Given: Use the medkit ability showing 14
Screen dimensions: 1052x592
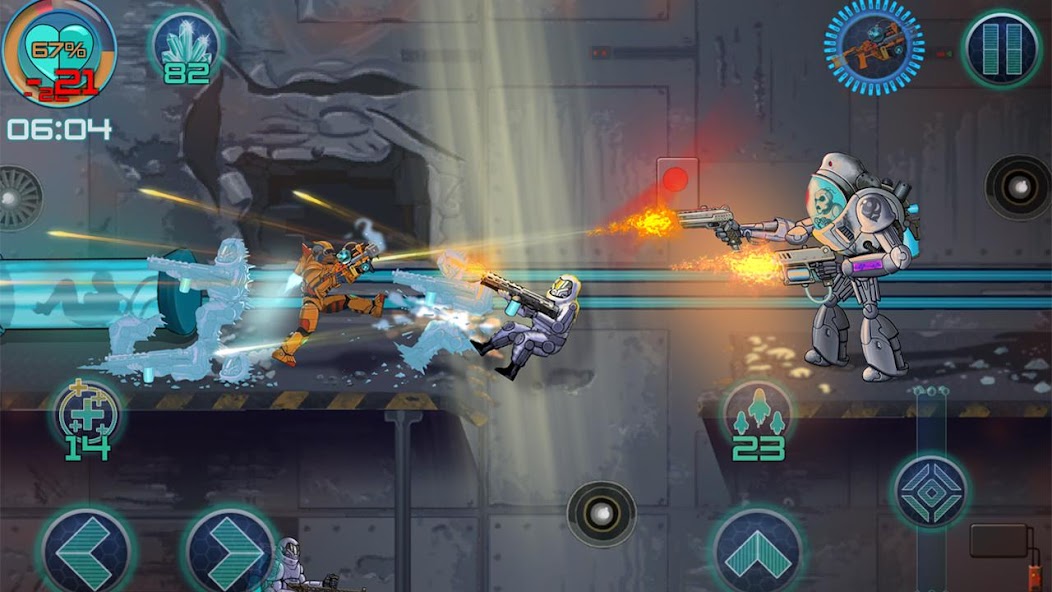Looking at the screenshot, I should click(87, 413).
